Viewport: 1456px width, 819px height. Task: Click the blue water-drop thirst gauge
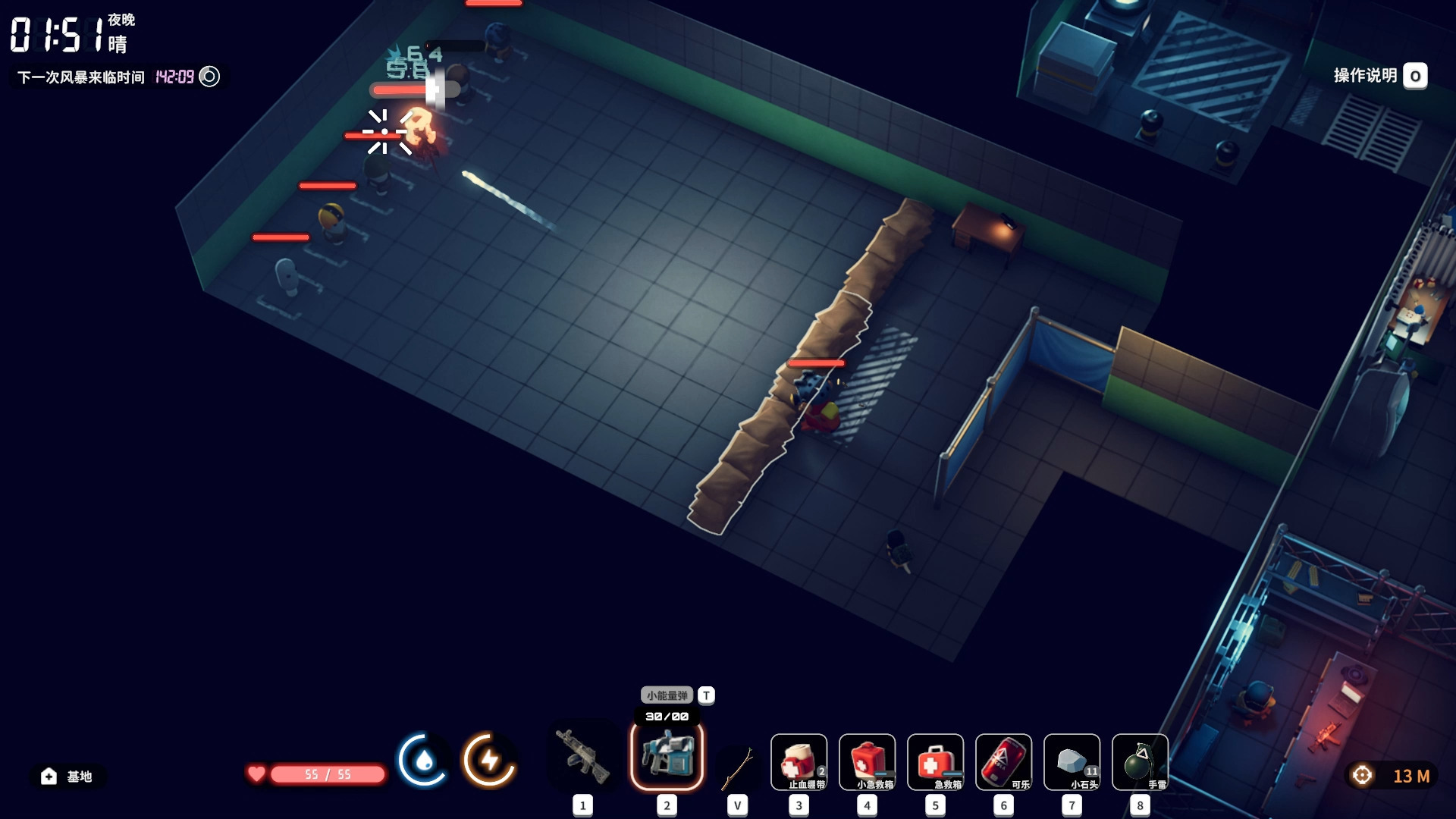click(x=423, y=760)
